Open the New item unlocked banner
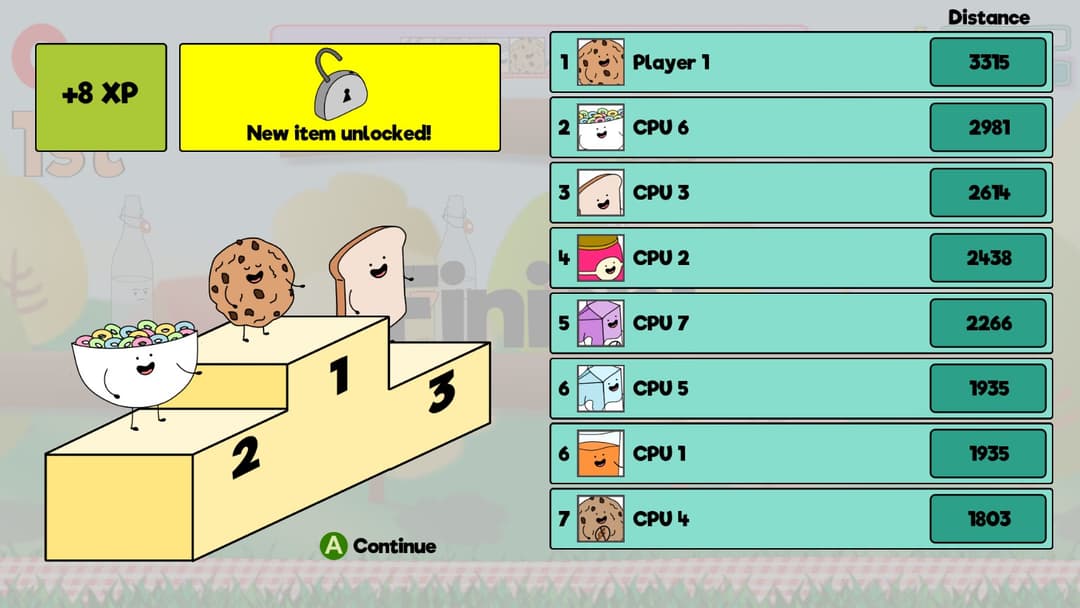This screenshot has height=608, width=1080. 339,97
